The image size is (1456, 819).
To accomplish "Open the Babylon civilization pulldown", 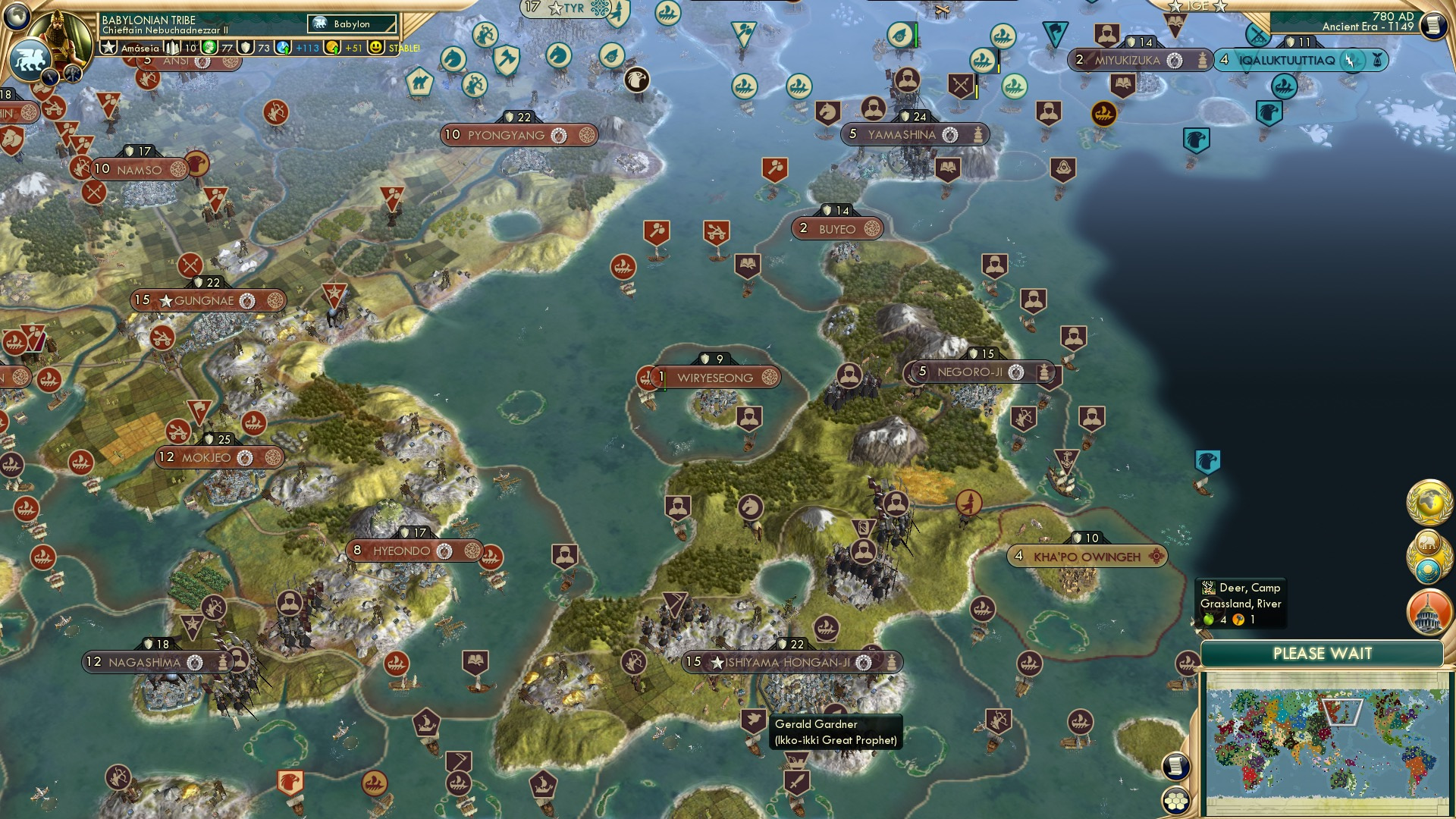I will point(351,24).
